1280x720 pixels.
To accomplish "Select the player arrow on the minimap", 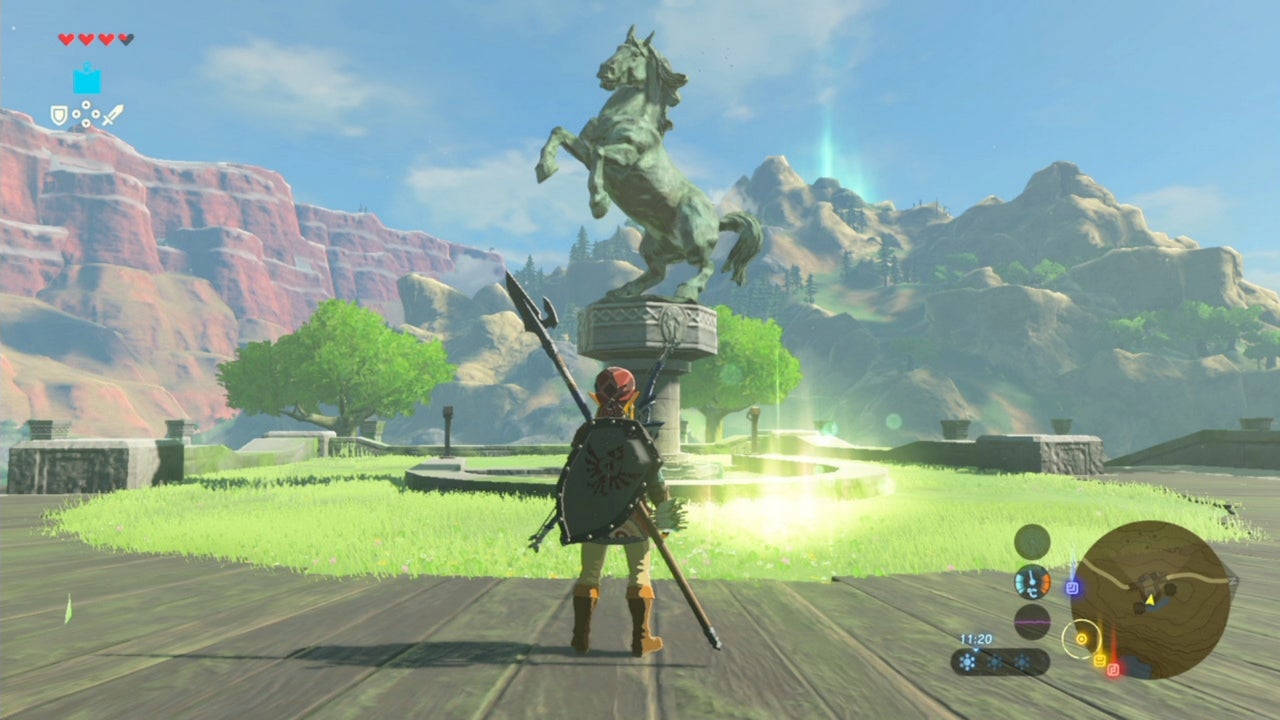I will (1150, 600).
